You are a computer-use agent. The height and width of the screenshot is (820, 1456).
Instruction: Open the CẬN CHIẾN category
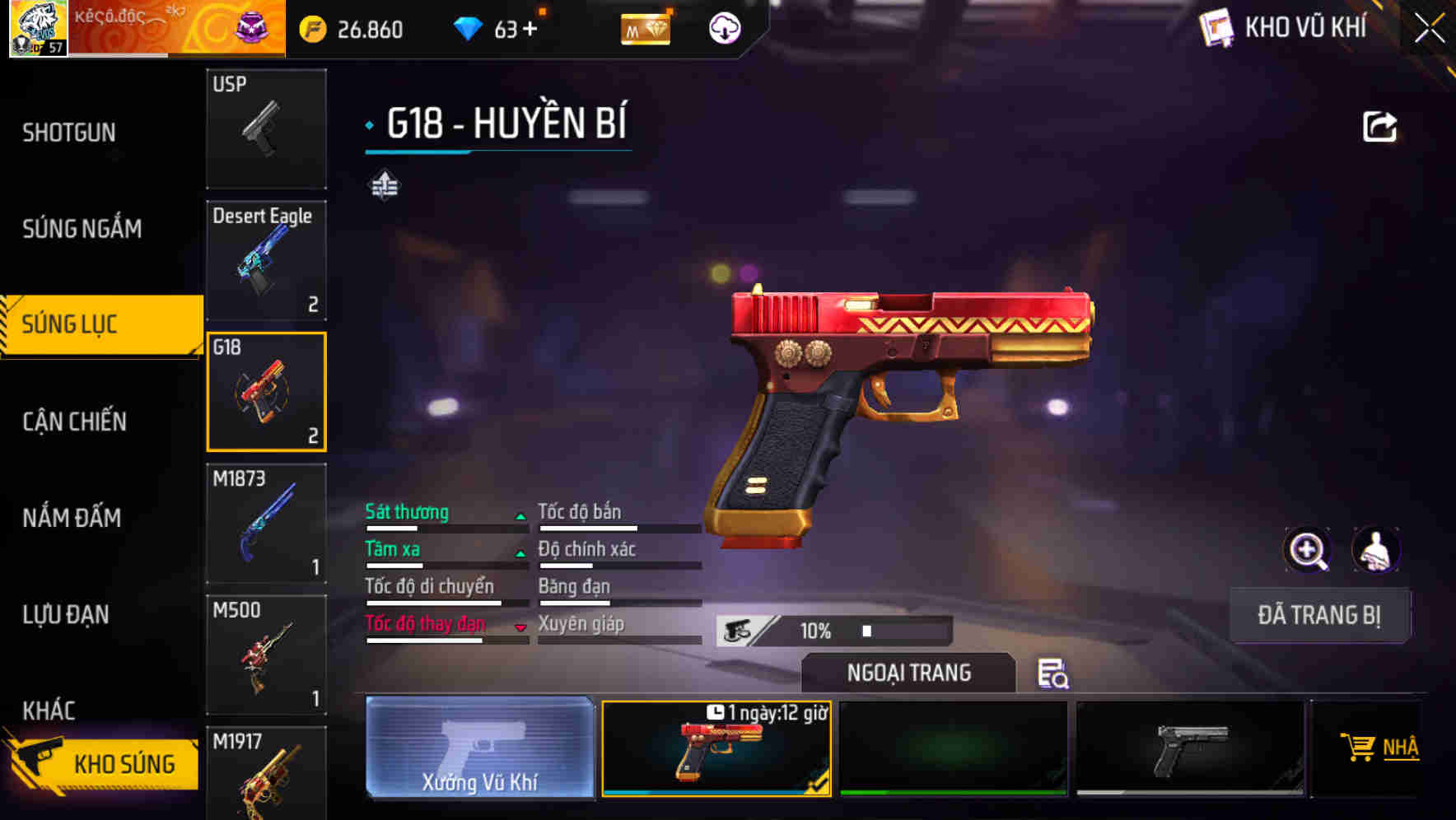click(72, 422)
